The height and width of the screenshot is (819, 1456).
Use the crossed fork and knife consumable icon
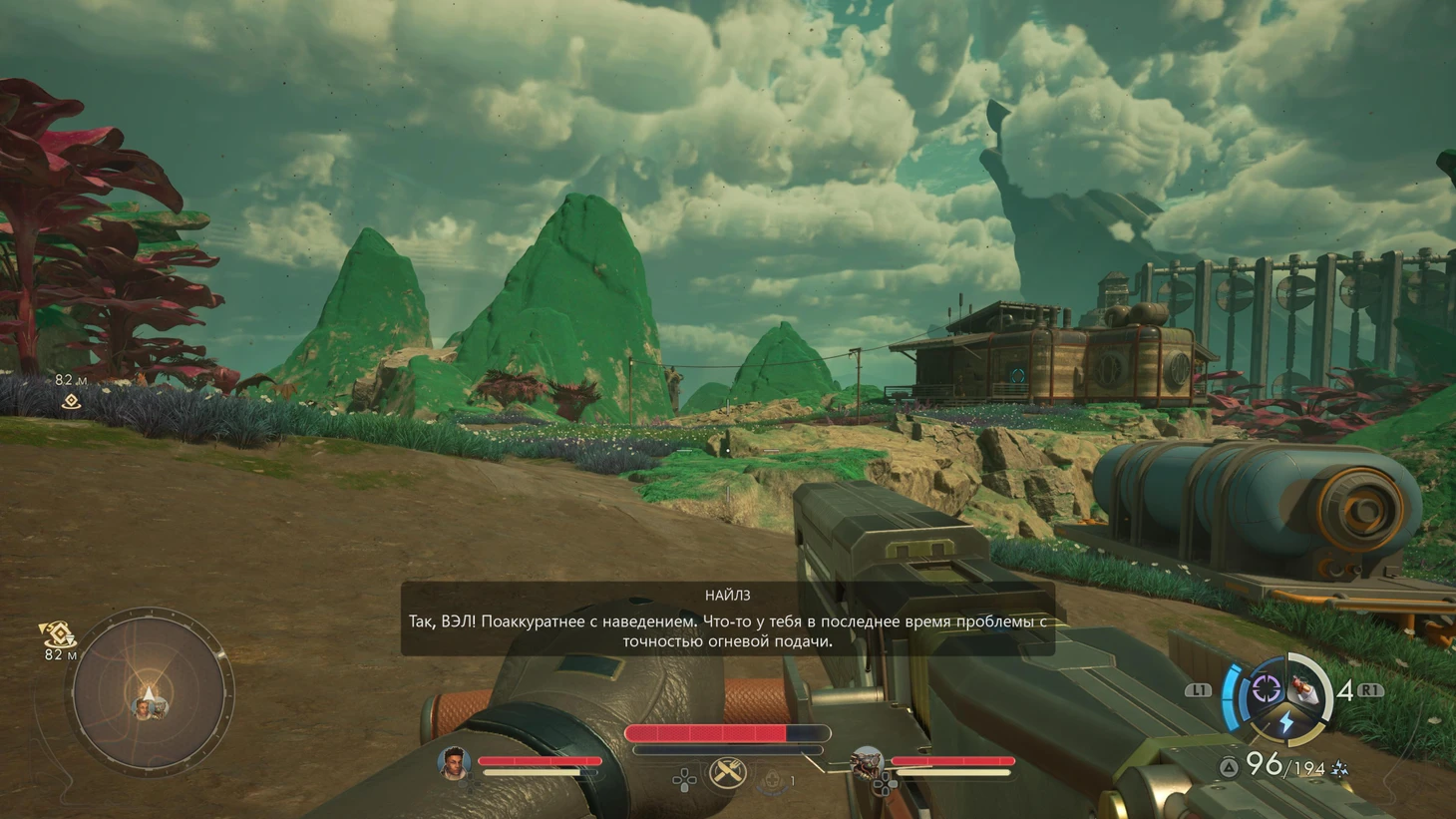(727, 772)
